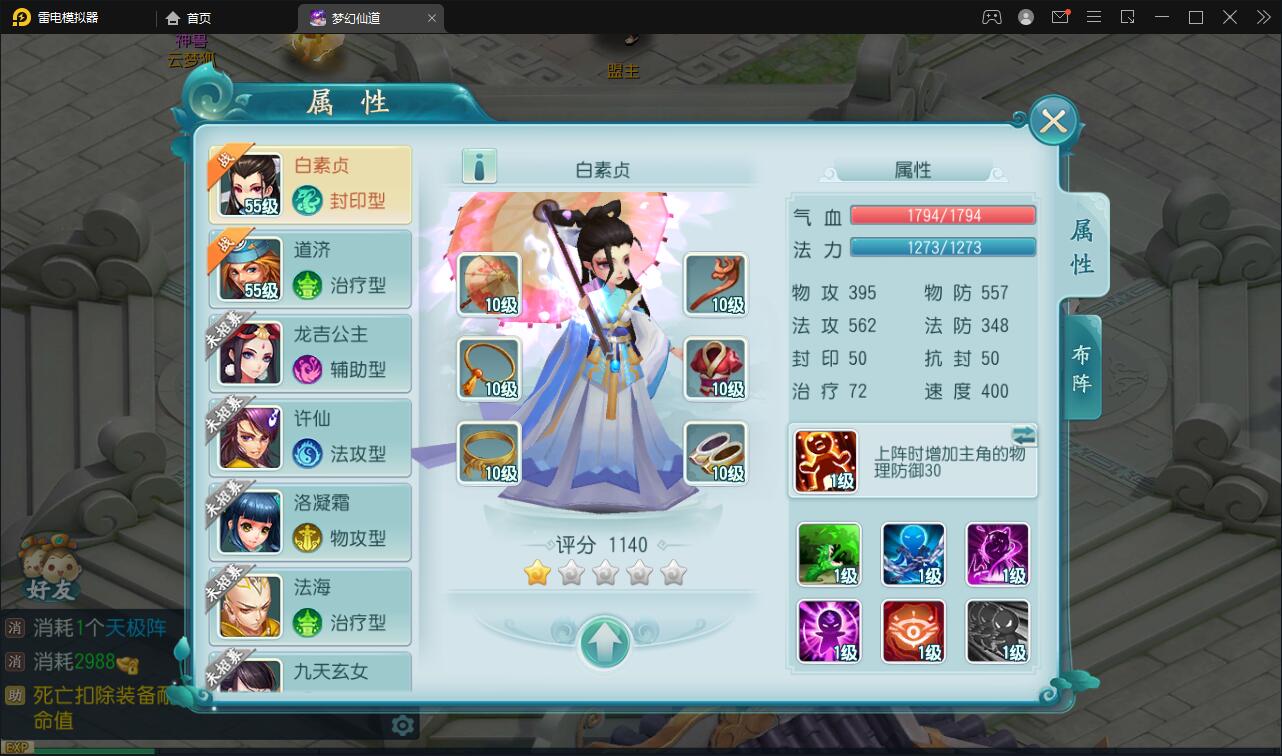The width and height of the screenshot is (1282, 756).
Task: Toggle the pet swap double-arrow switch
Action: [x=1026, y=435]
